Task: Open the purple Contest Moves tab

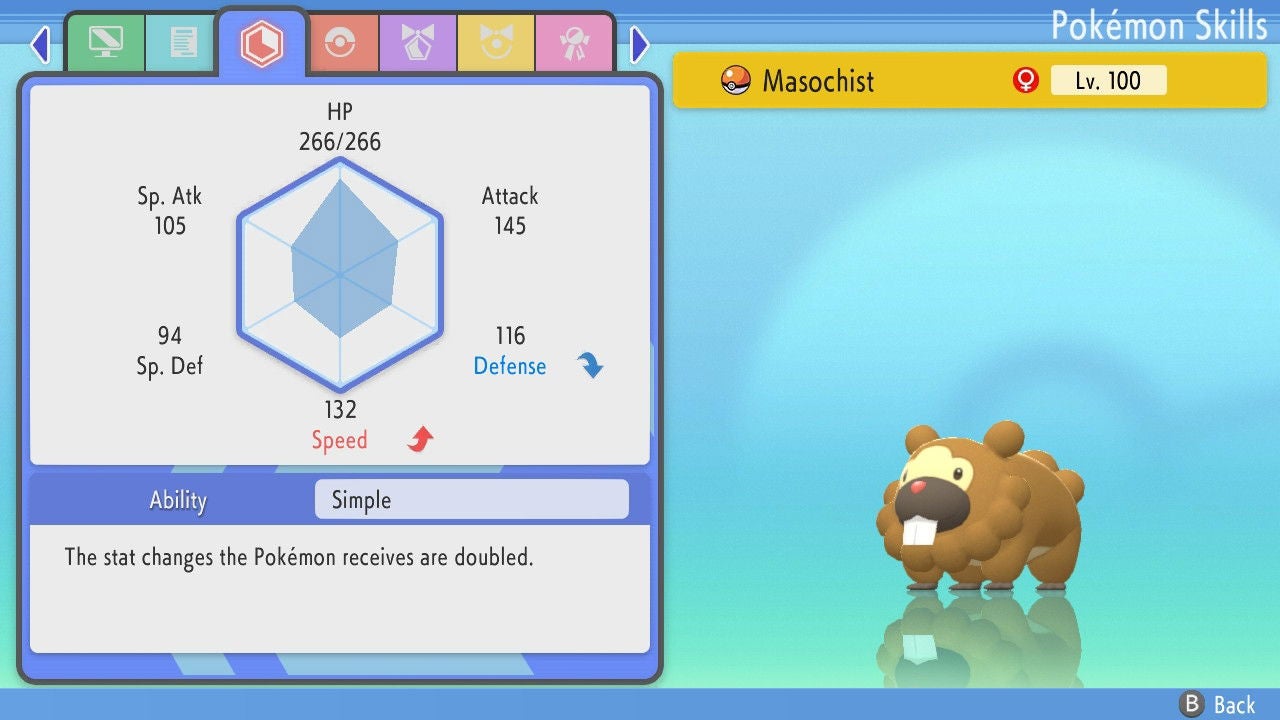Action: click(417, 42)
